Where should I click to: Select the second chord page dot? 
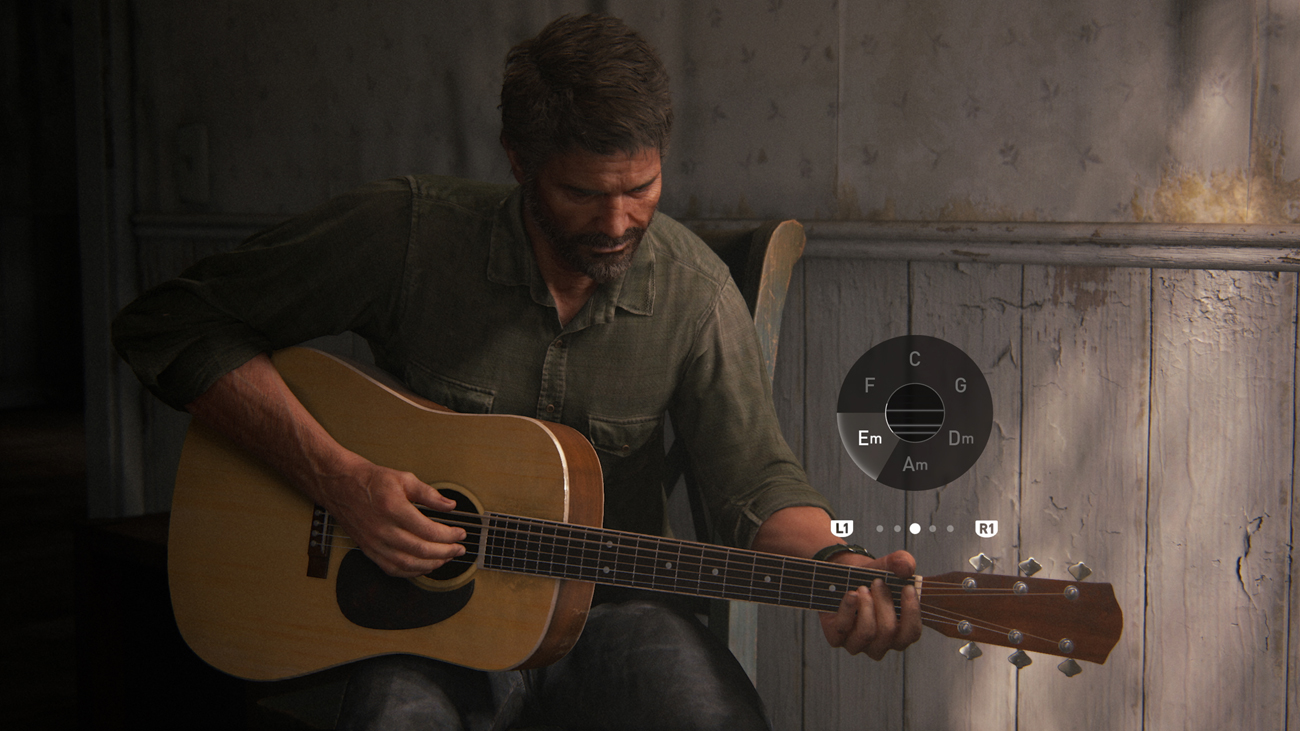click(x=895, y=528)
